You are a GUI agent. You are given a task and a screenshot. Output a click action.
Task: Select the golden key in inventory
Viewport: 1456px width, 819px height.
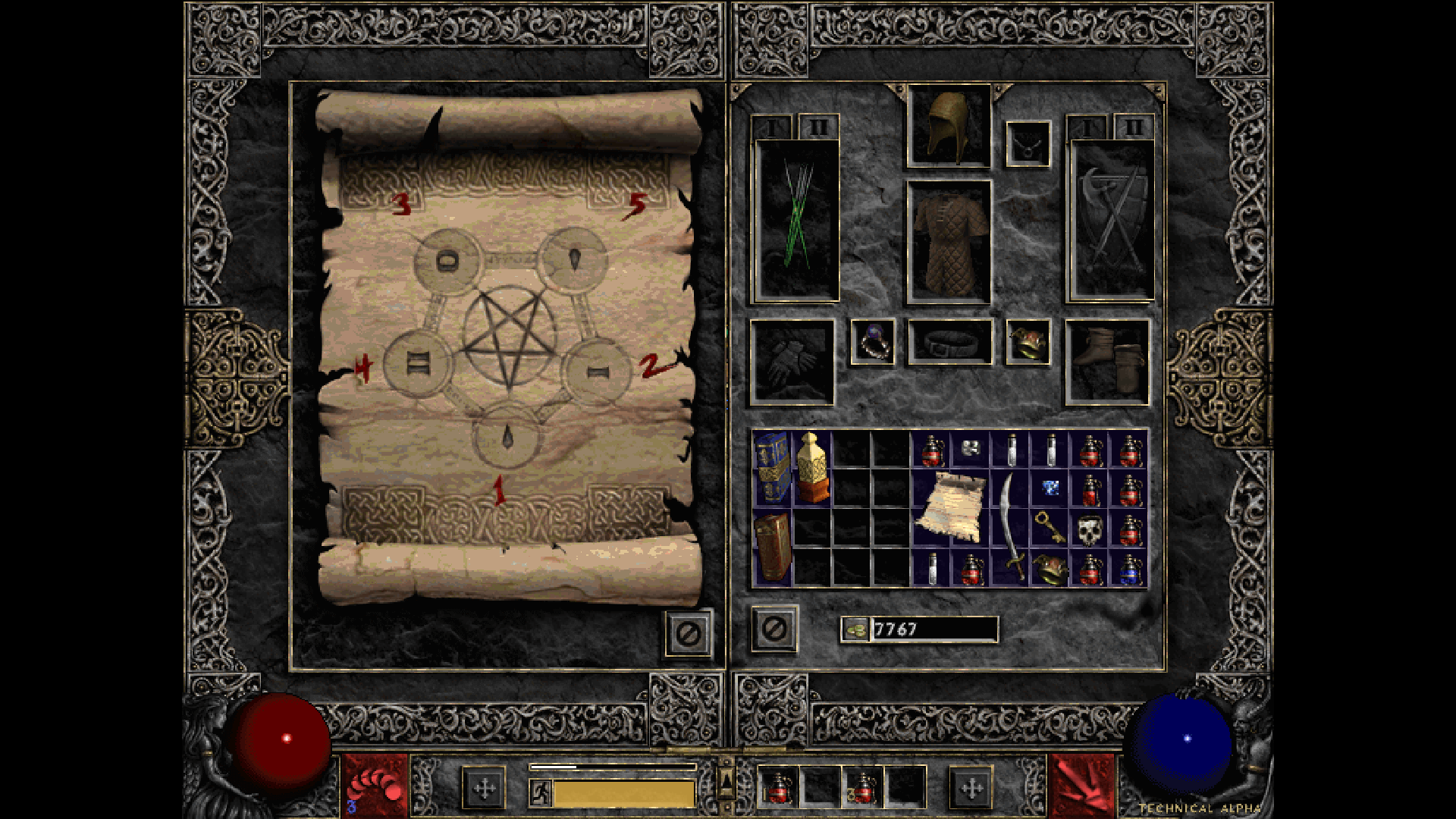tap(1050, 527)
